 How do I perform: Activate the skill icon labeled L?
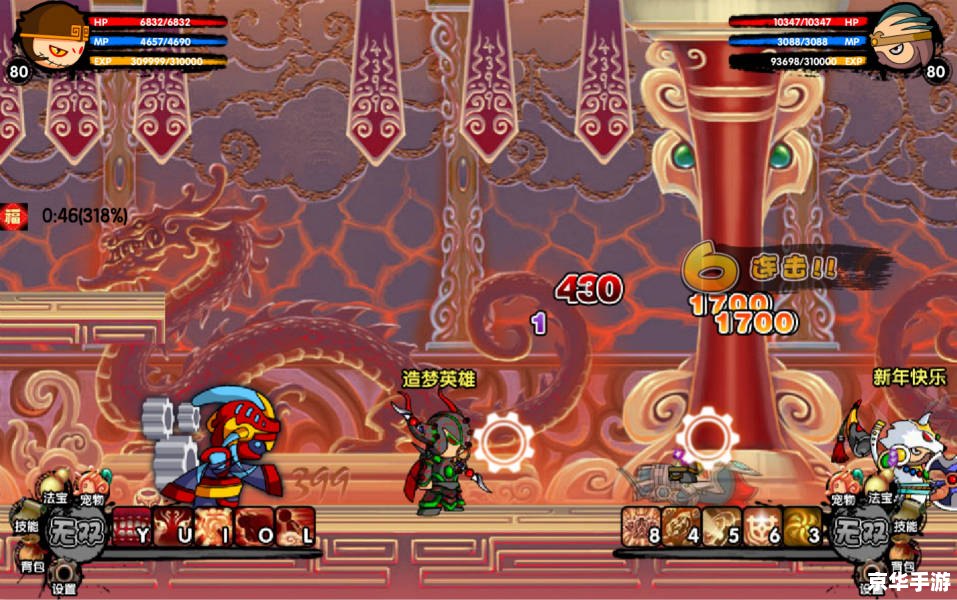tap(295, 526)
